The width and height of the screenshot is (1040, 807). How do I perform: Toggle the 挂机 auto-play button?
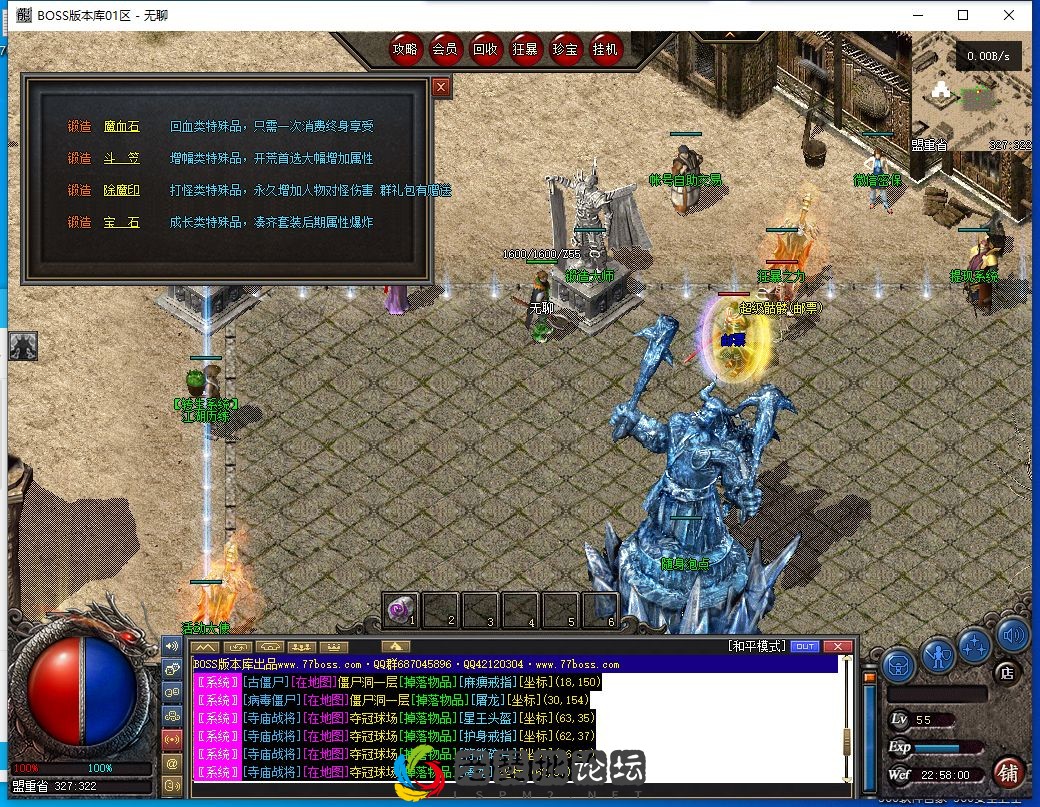[605, 48]
